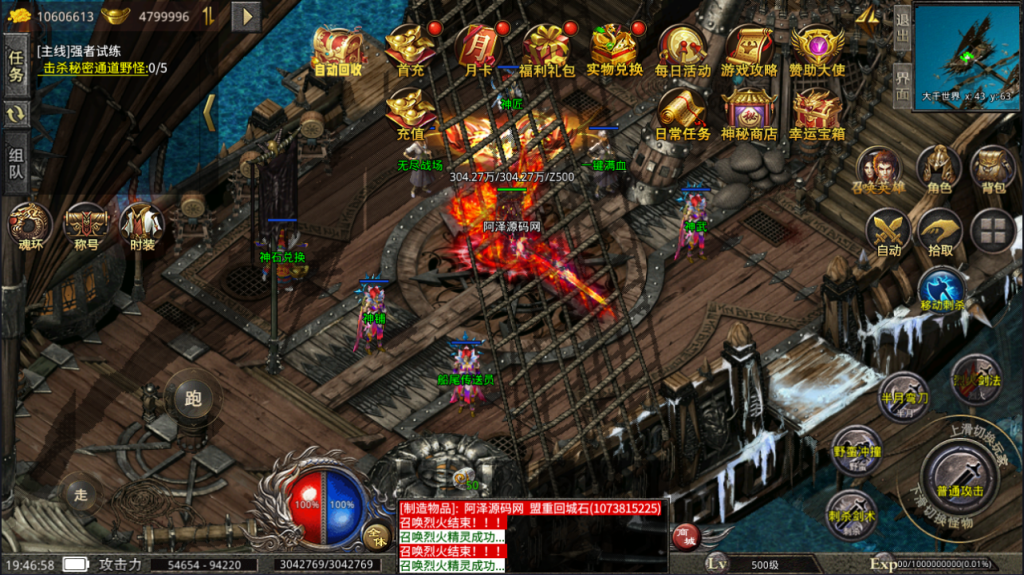Switch to the 组队 team tab
This screenshot has width=1024, height=575.
16,164
